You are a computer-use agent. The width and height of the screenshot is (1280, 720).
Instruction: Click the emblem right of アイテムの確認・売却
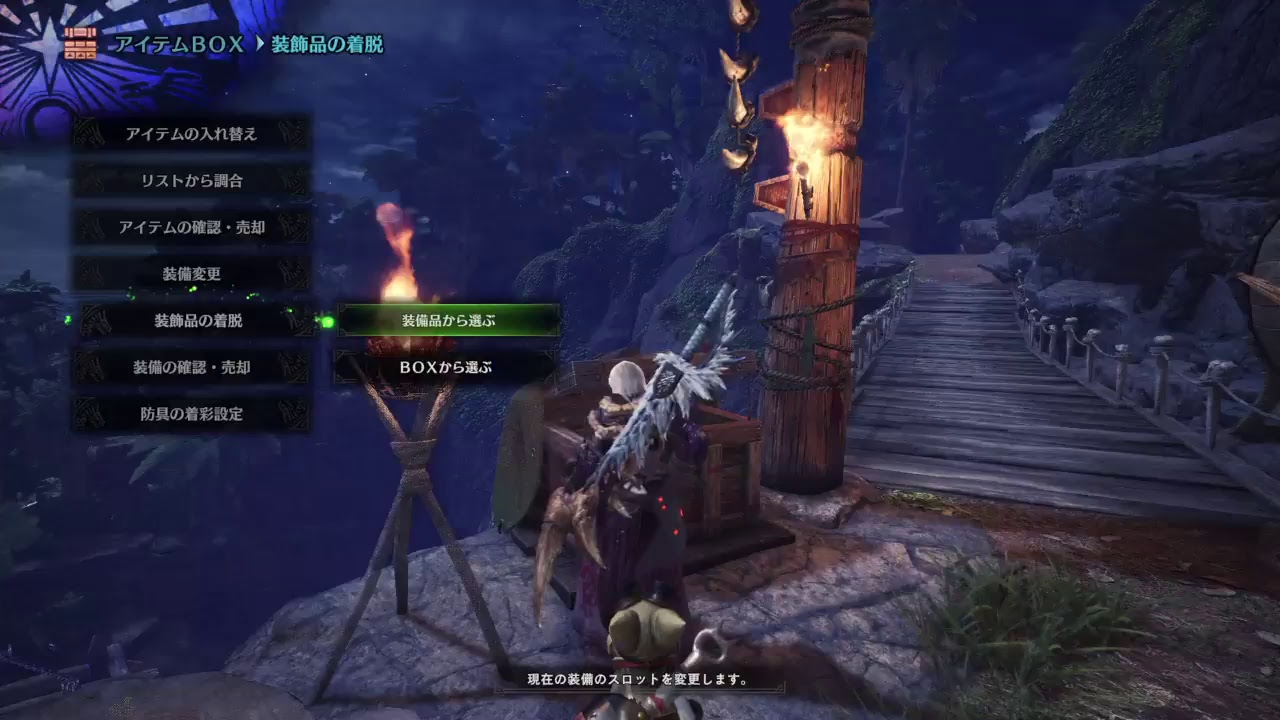pos(293,227)
